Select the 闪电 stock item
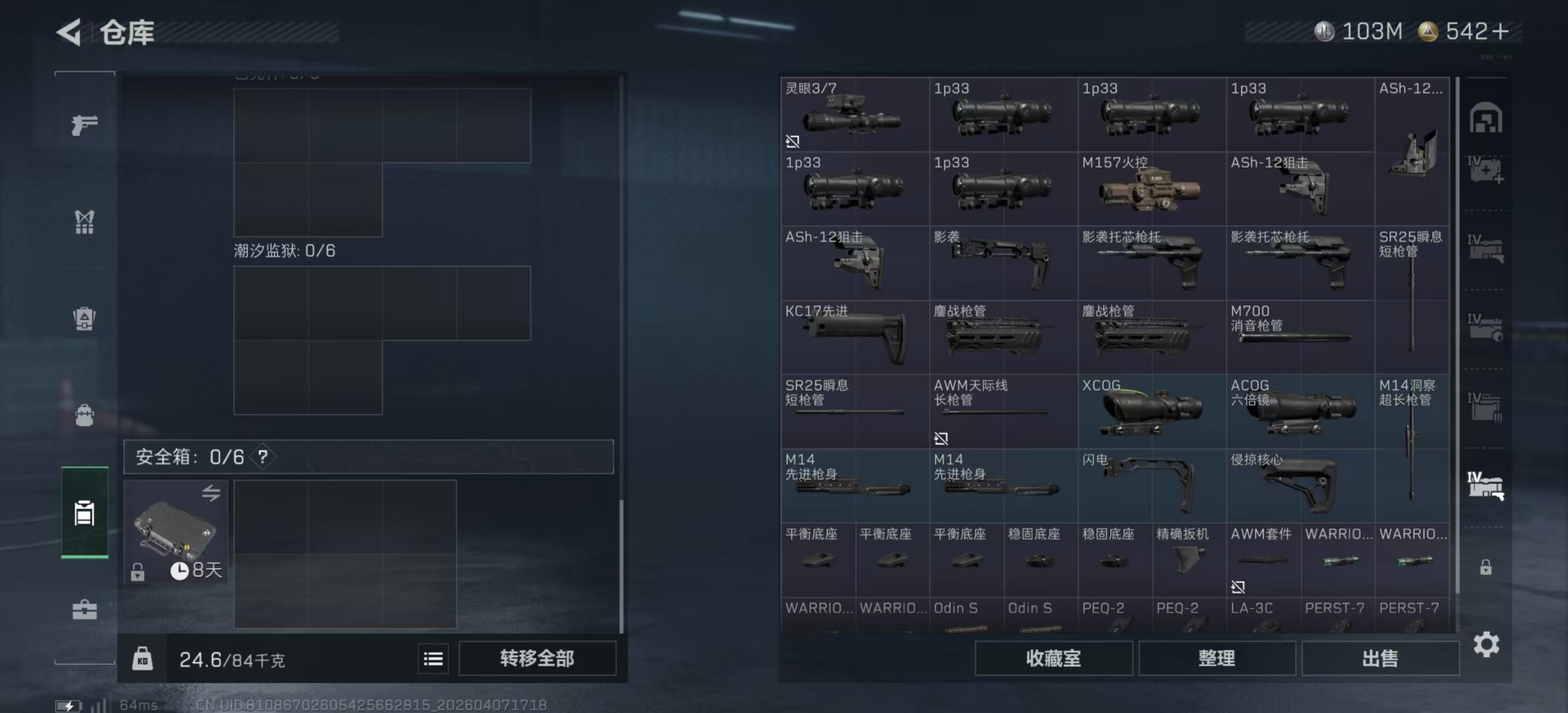Screen dimensions: 1568x713 click(1151, 486)
